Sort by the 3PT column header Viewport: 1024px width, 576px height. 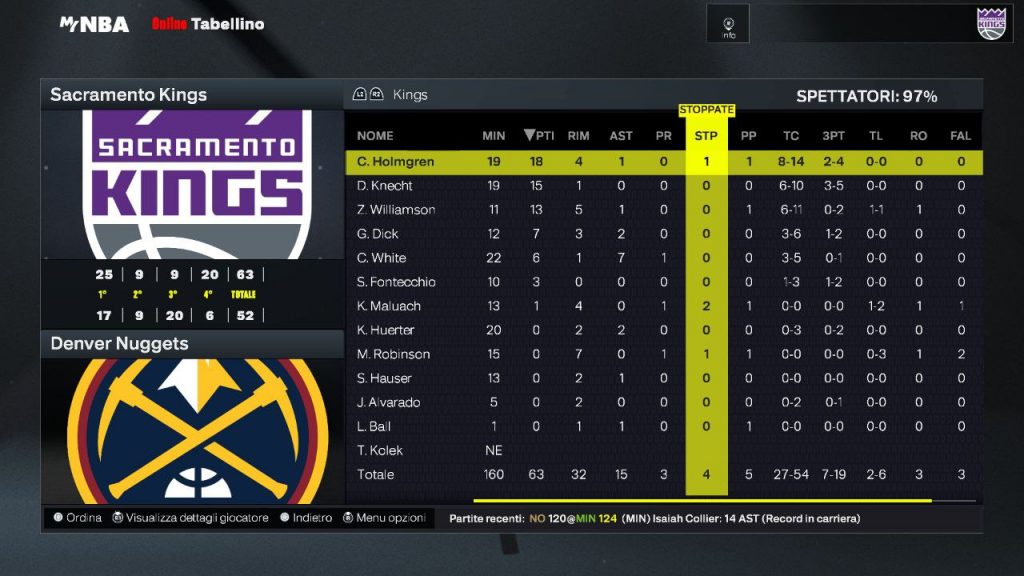pos(833,135)
